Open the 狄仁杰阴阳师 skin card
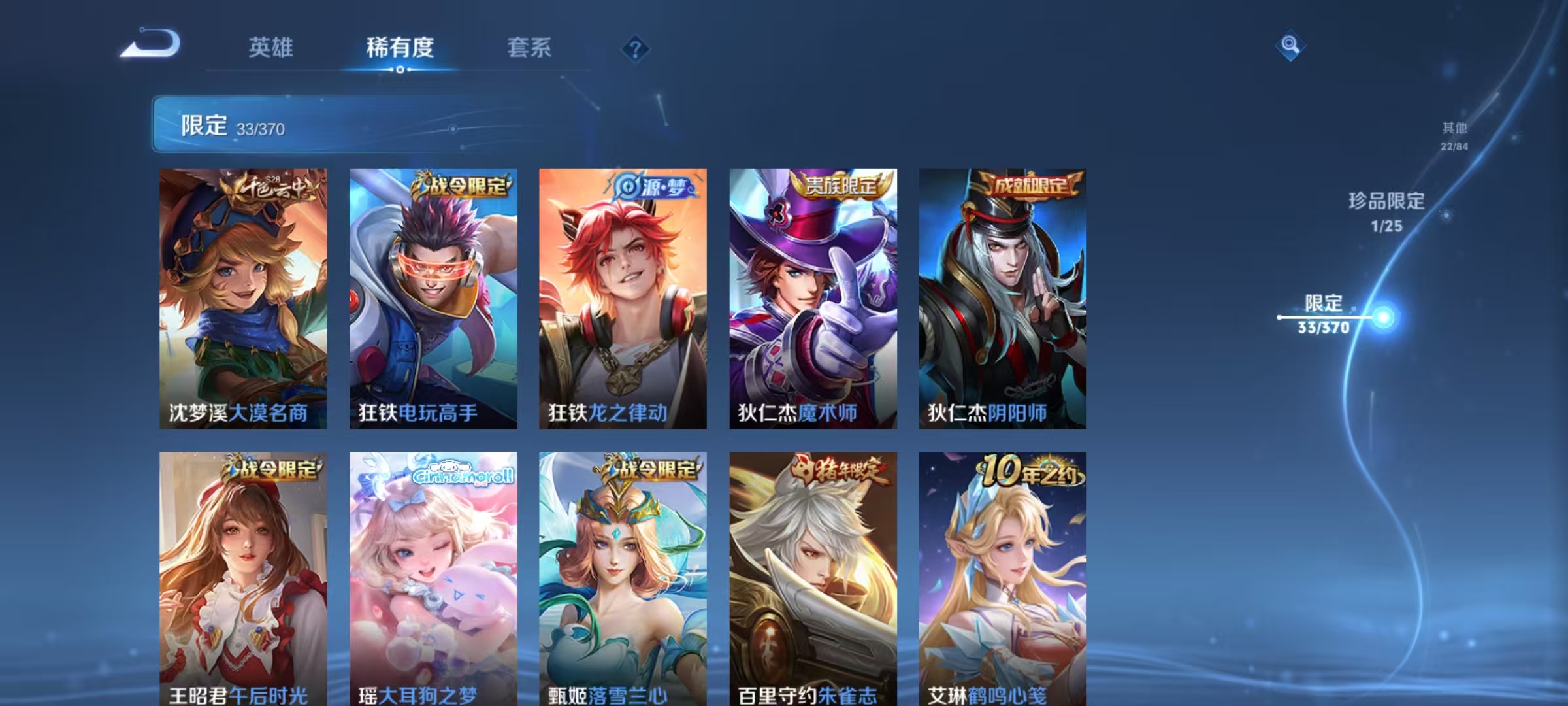 pyautogui.click(x=1000, y=294)
